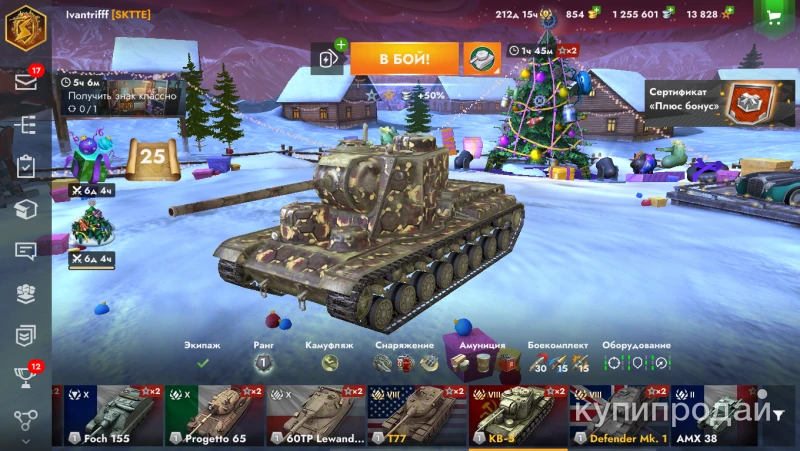Screen dimensions: 800x451
Task: Start a battle with the В БОЙ! button
Action: [x=404, y=59]
